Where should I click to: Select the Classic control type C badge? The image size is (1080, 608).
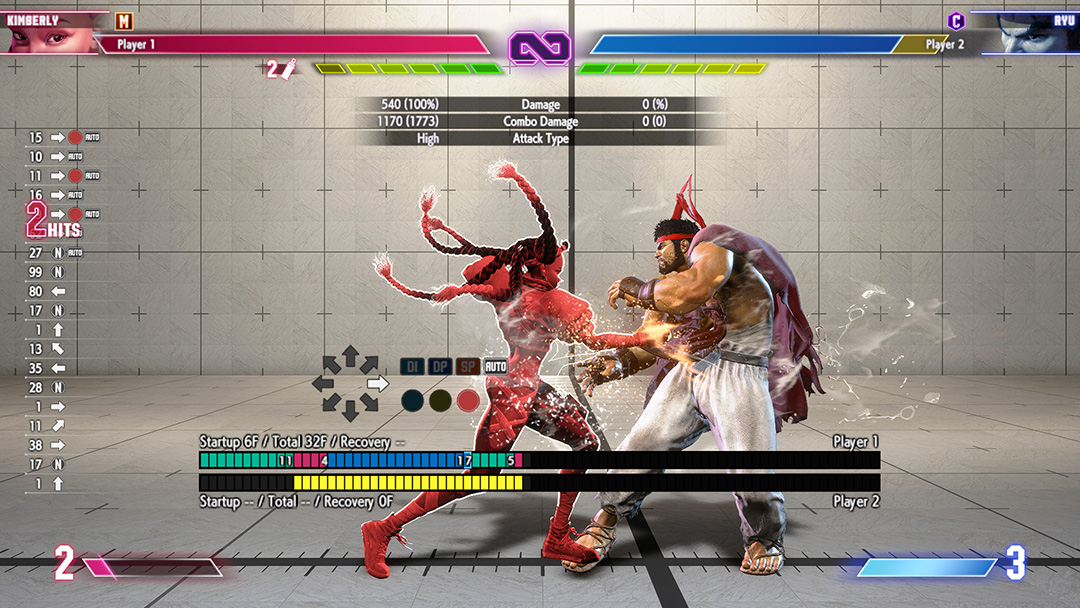click(x=957, y=21)
